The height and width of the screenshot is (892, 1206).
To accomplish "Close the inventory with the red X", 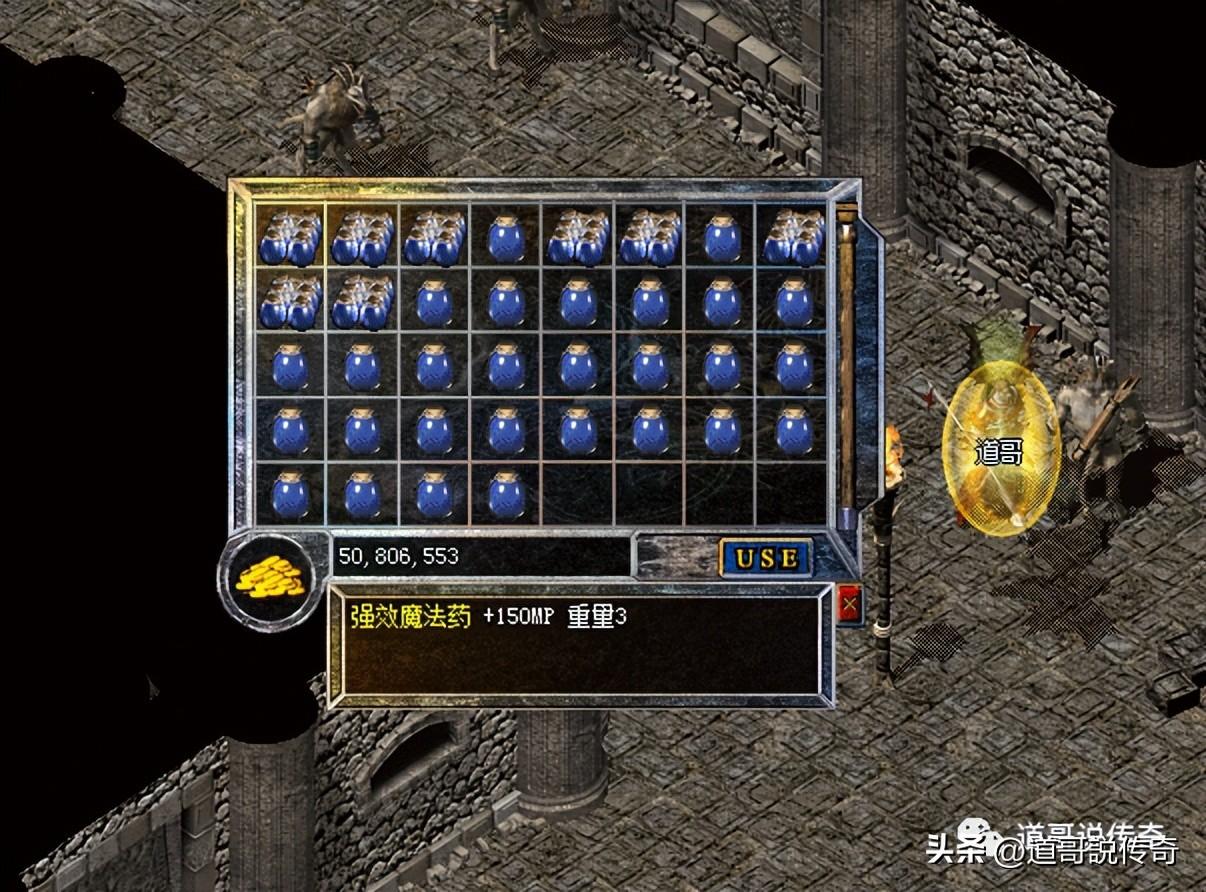I will pyautogui.click(x=850, y=604).
